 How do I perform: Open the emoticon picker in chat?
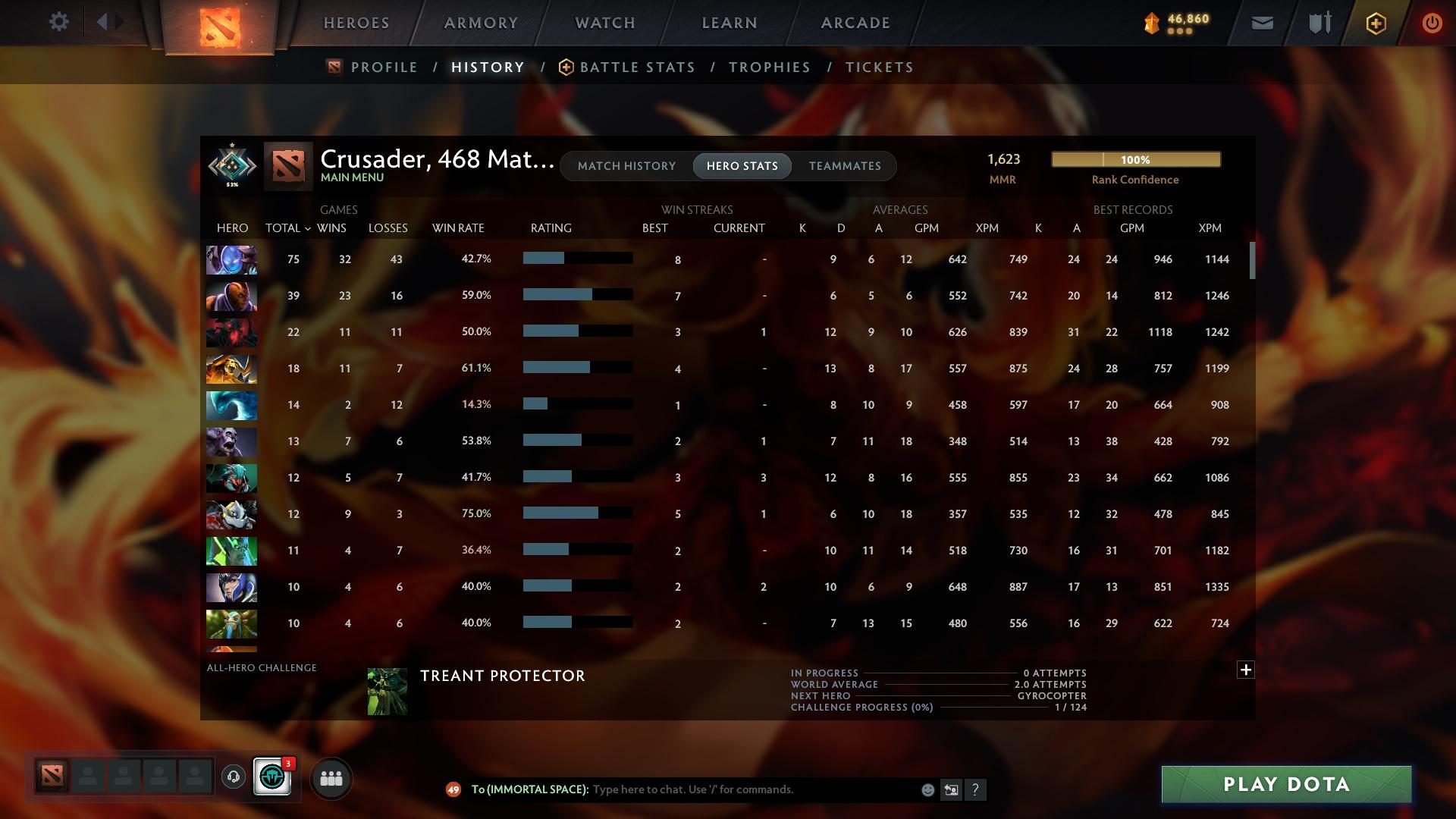[927, 789]
